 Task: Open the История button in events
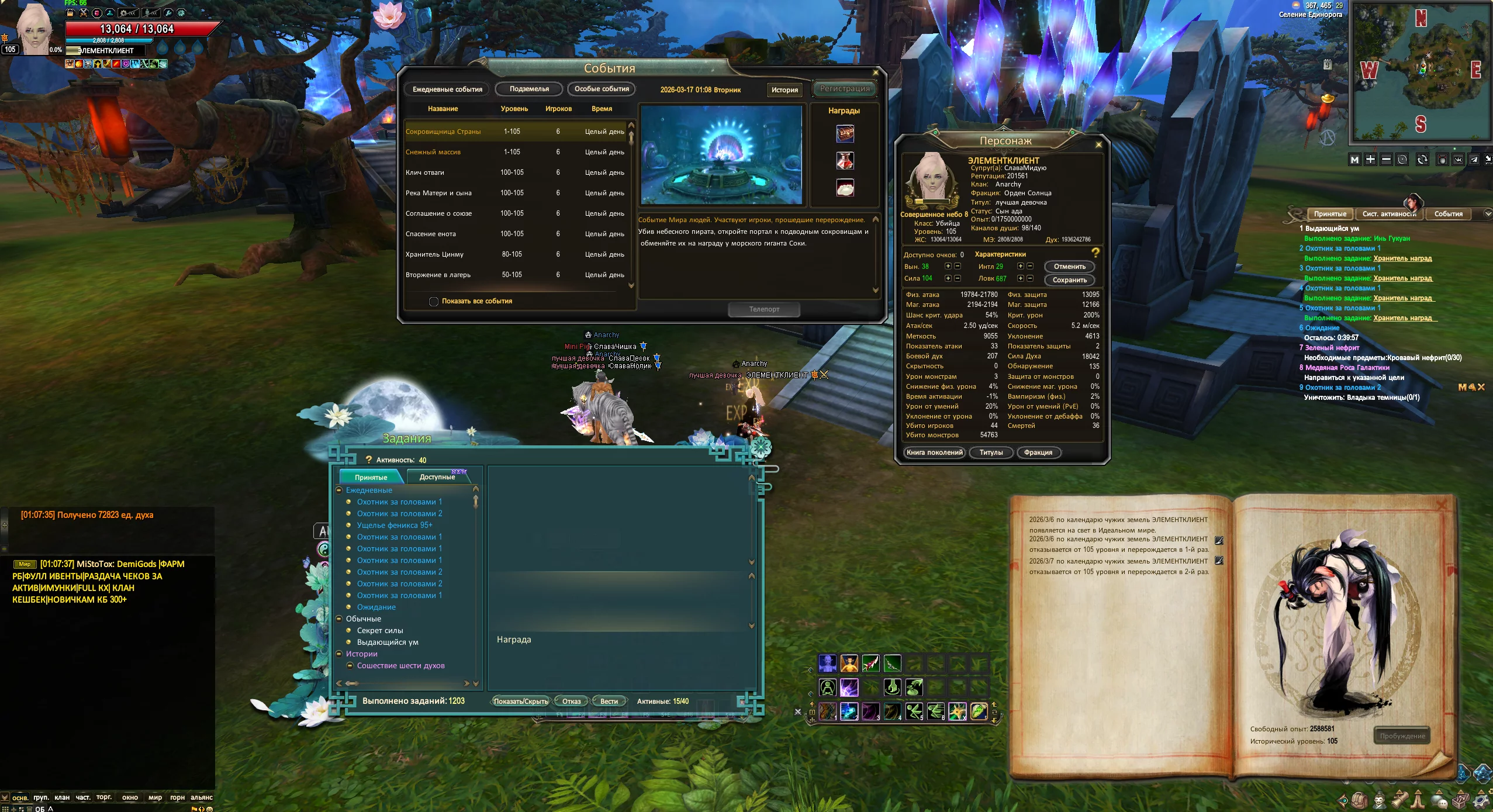tap(784, 90)
